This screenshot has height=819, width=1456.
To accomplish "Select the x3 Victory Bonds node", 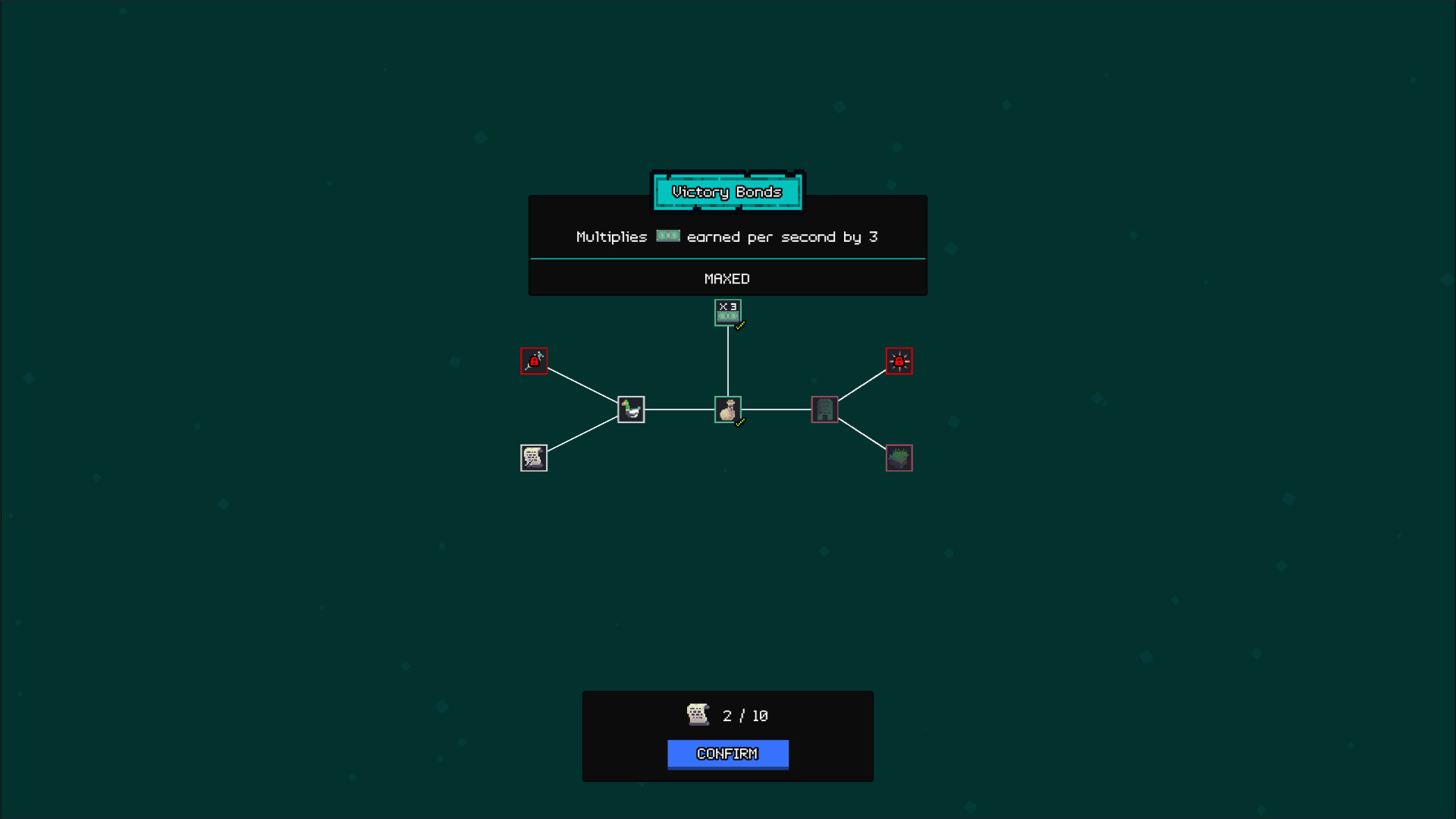I will click(x=728, y=311).
